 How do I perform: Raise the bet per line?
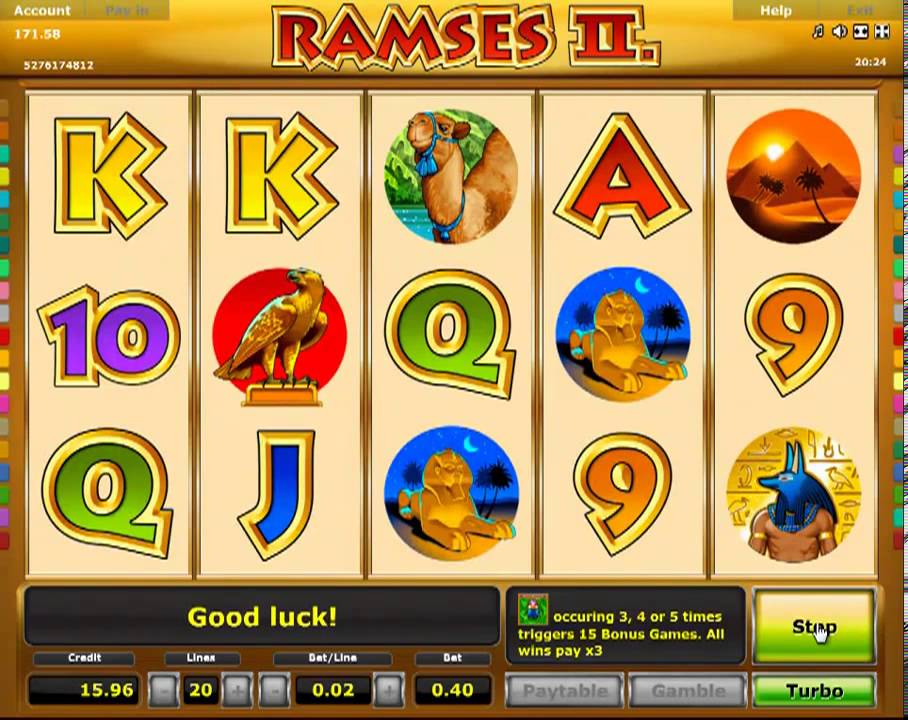pos(389,690)
